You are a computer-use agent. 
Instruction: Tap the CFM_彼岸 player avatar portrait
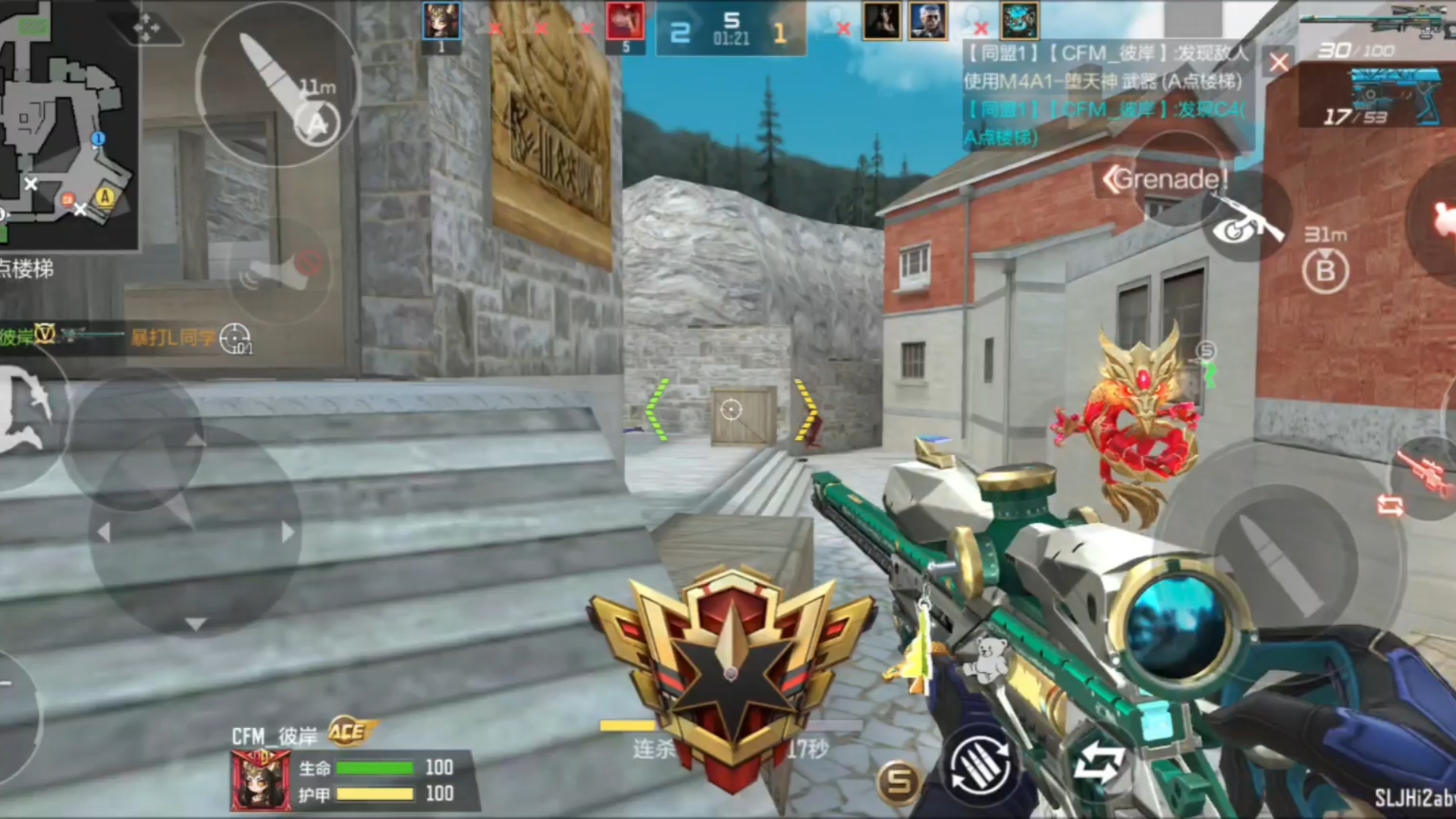[x=260, y=781]
